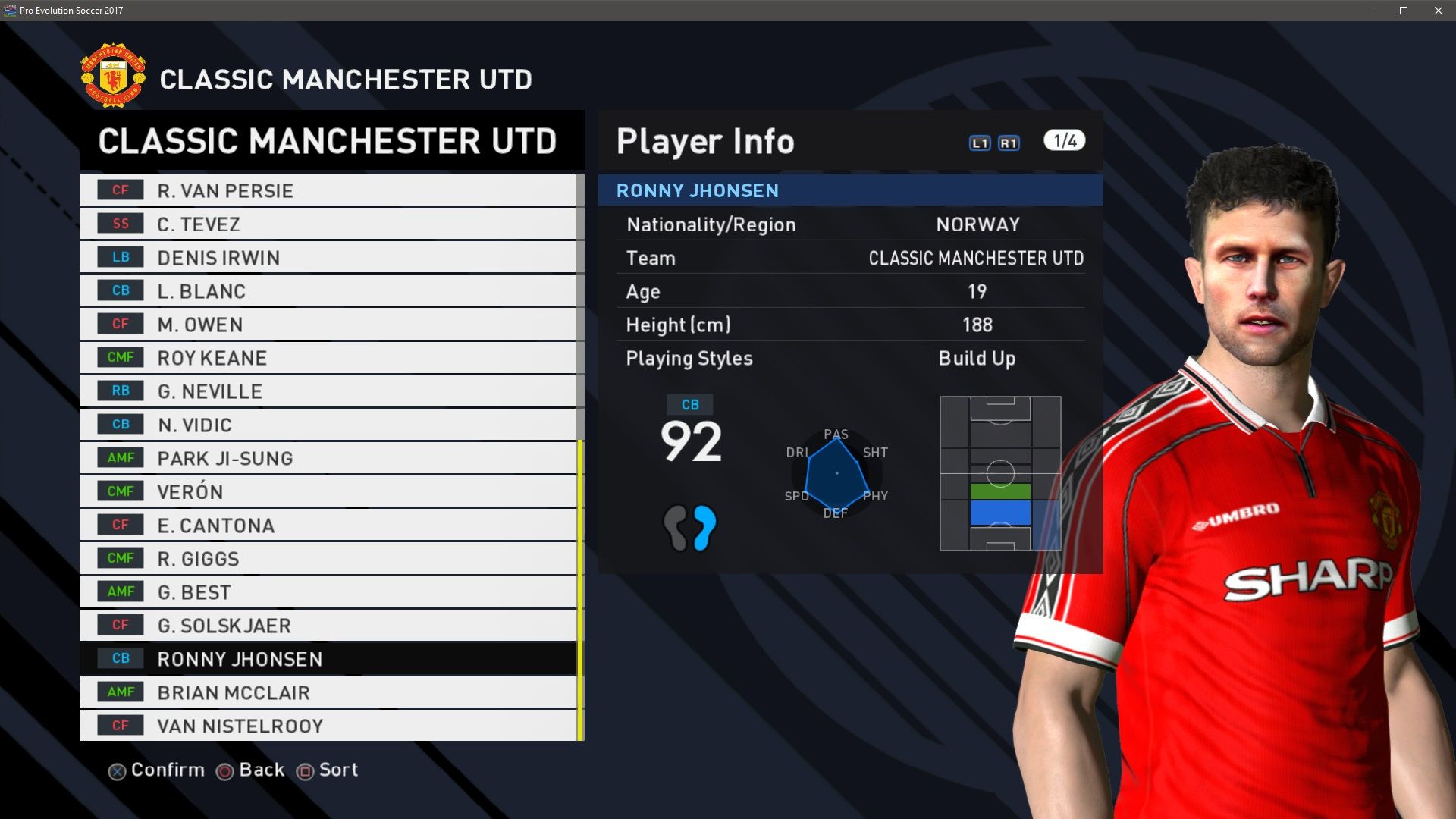Choose Verón in the player list
This screenshot has width=1456, height=819.
328,491
